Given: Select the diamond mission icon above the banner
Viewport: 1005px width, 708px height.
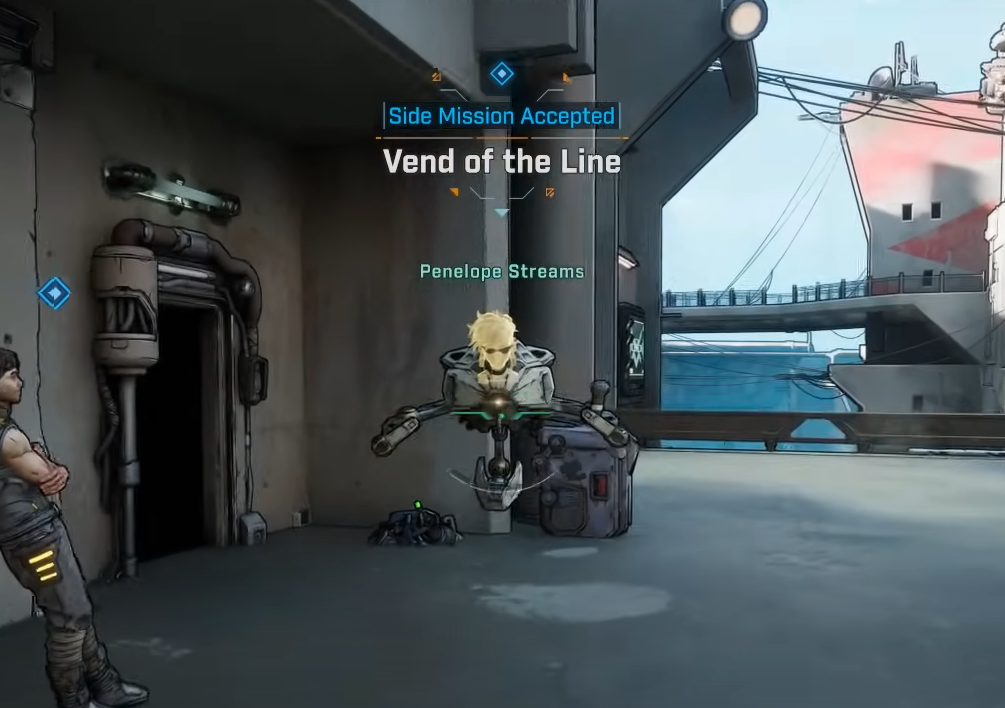Looking at the screenshot, I should [x=501, y=73].
